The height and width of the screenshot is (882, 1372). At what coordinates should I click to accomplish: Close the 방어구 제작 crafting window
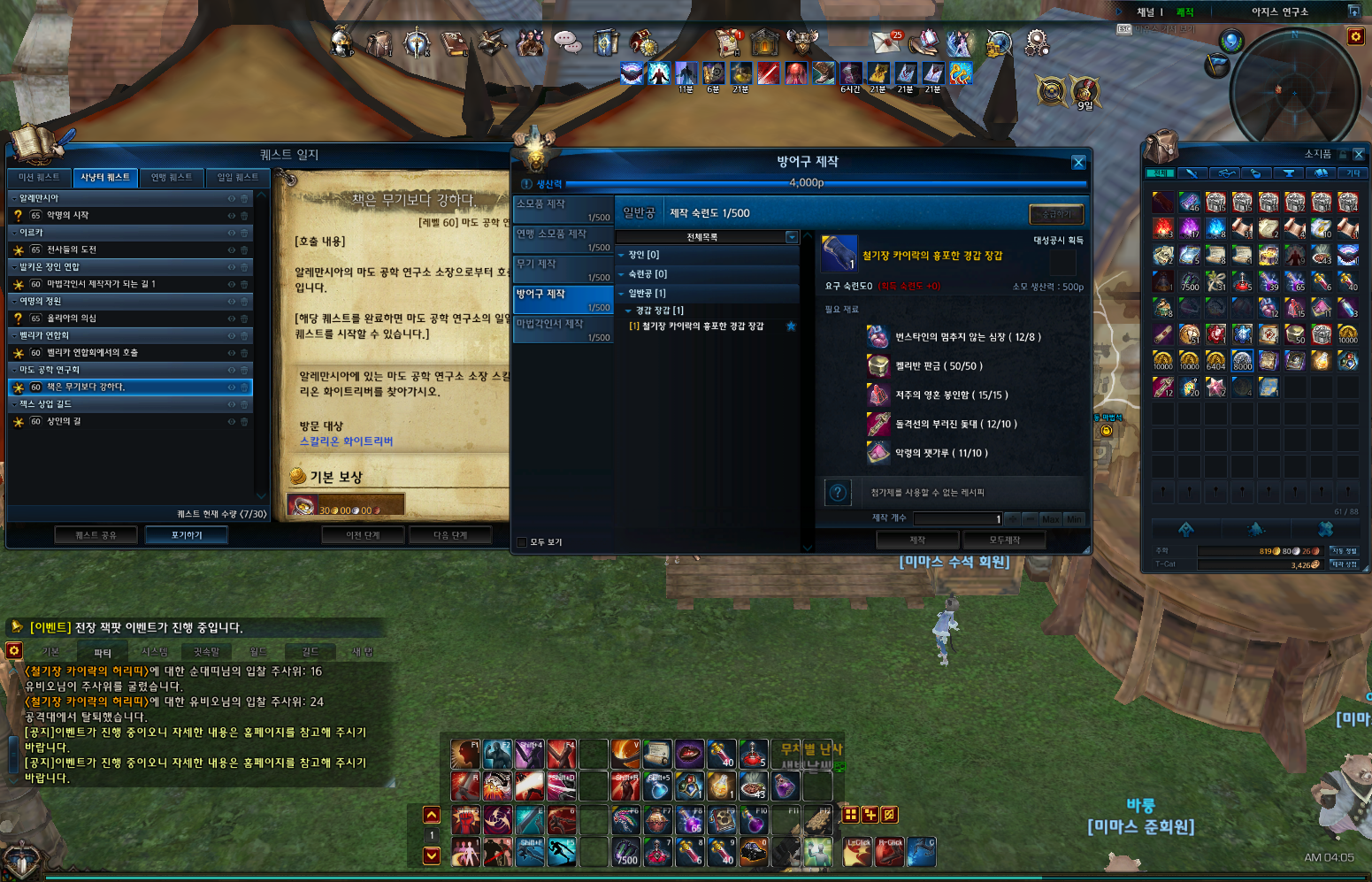[x=1077, y=163]
